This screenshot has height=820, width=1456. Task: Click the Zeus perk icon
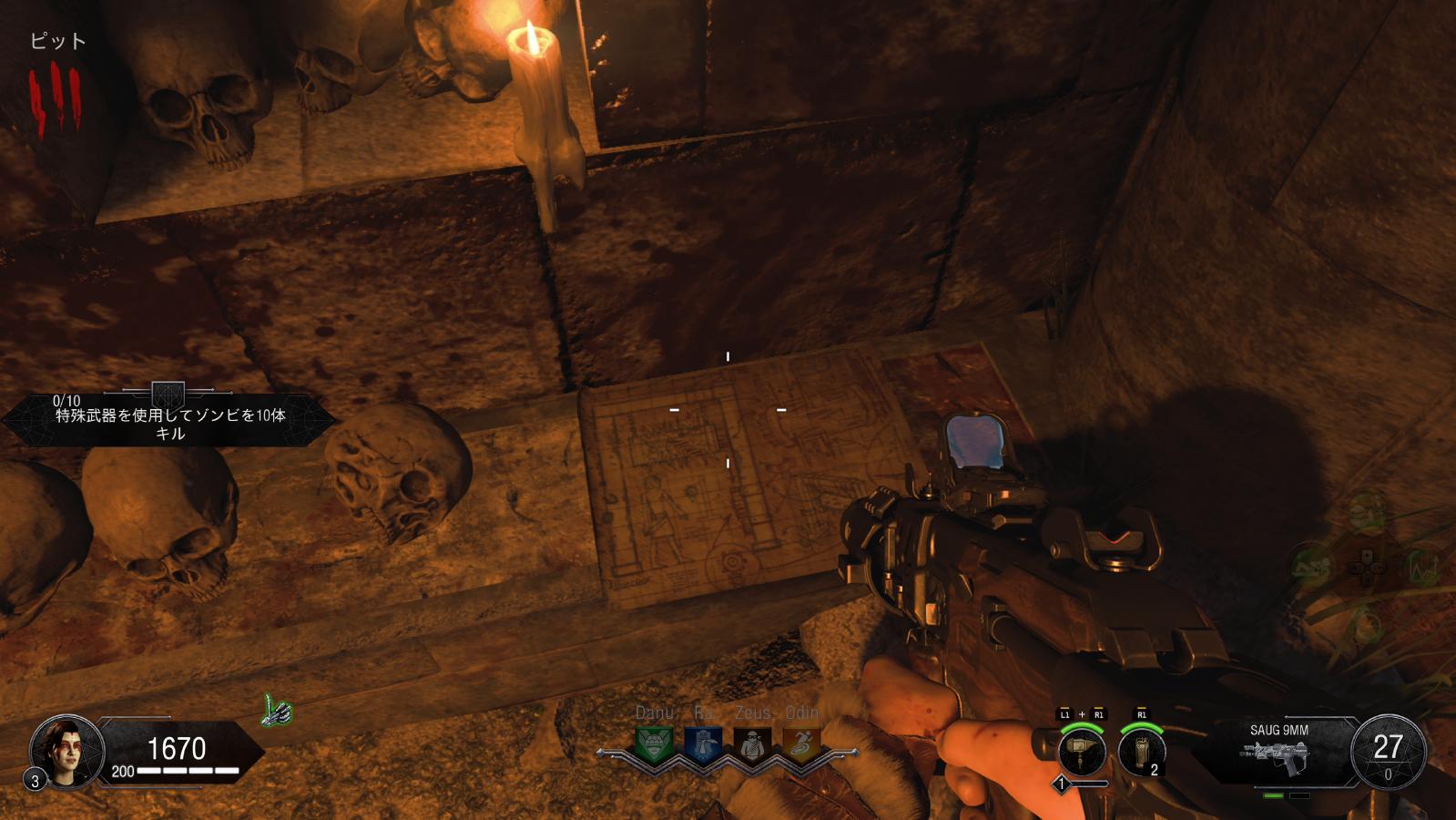pos(751,746)
